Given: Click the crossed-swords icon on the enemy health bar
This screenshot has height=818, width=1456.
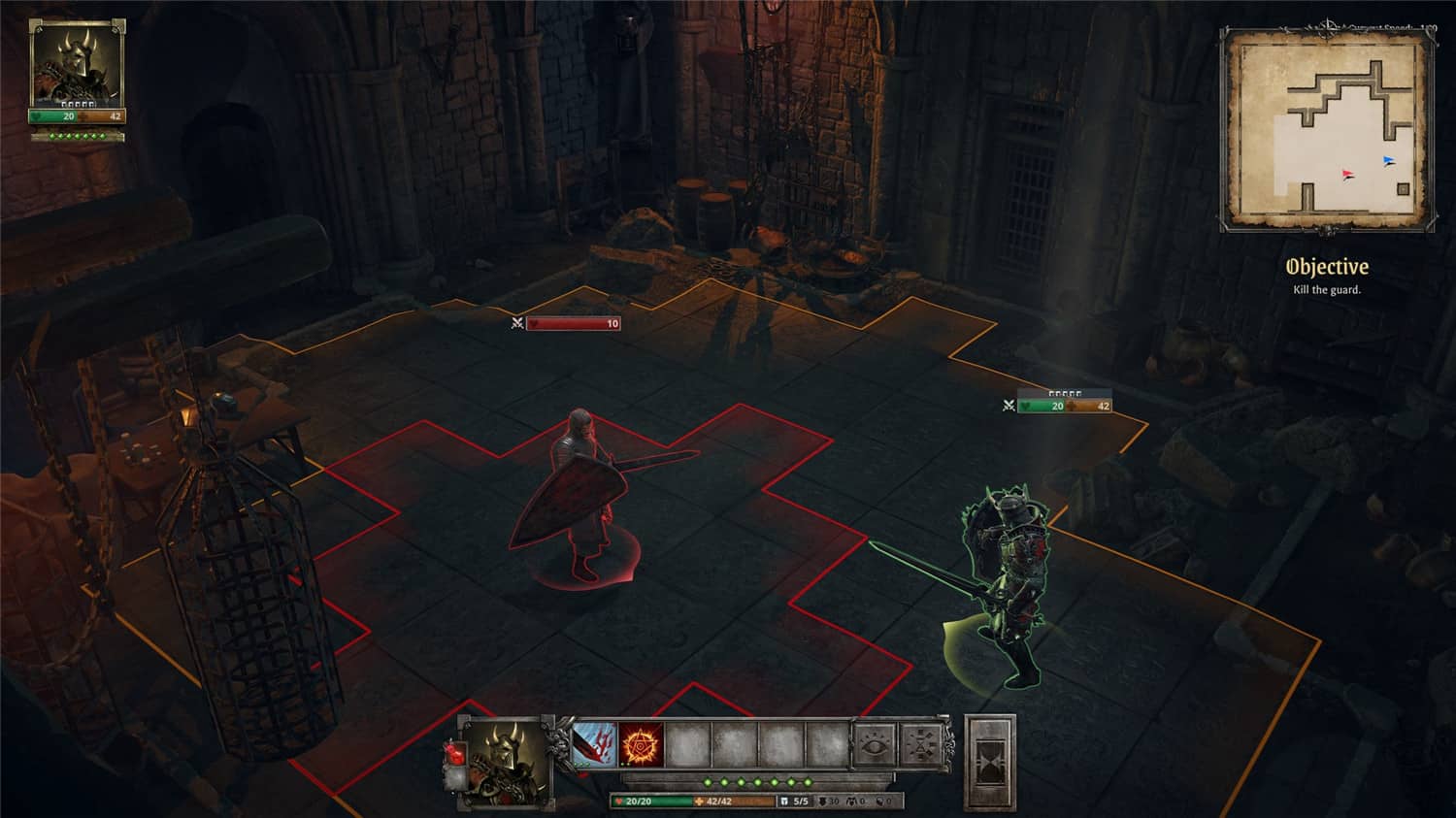Looking at the screenshot, I should tap(1009, 406).
